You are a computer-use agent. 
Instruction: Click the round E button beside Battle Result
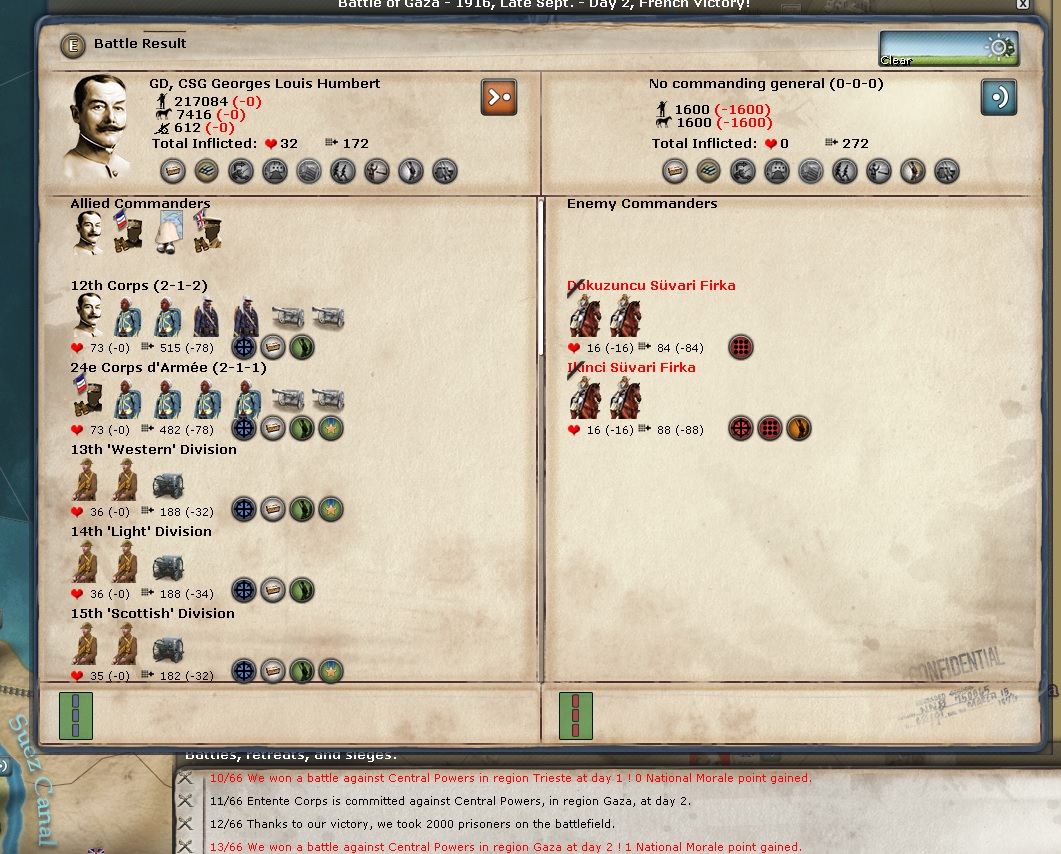[72, 45]
